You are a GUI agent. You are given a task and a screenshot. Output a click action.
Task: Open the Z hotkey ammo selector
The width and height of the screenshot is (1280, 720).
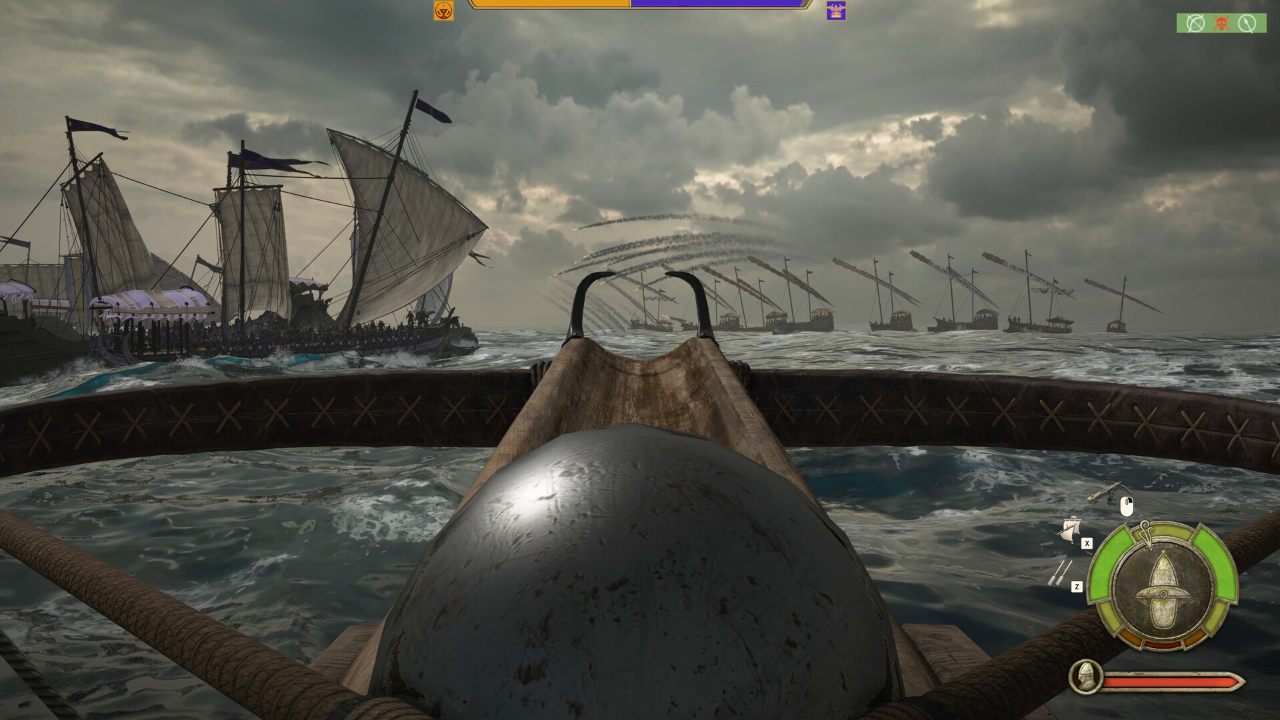point(1078,585)
